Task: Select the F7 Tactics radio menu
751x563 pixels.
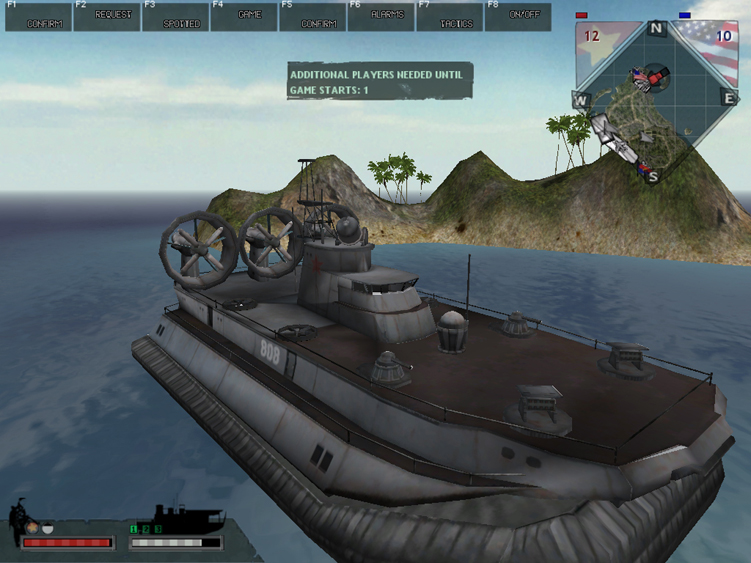Action: tap(450, 17)
